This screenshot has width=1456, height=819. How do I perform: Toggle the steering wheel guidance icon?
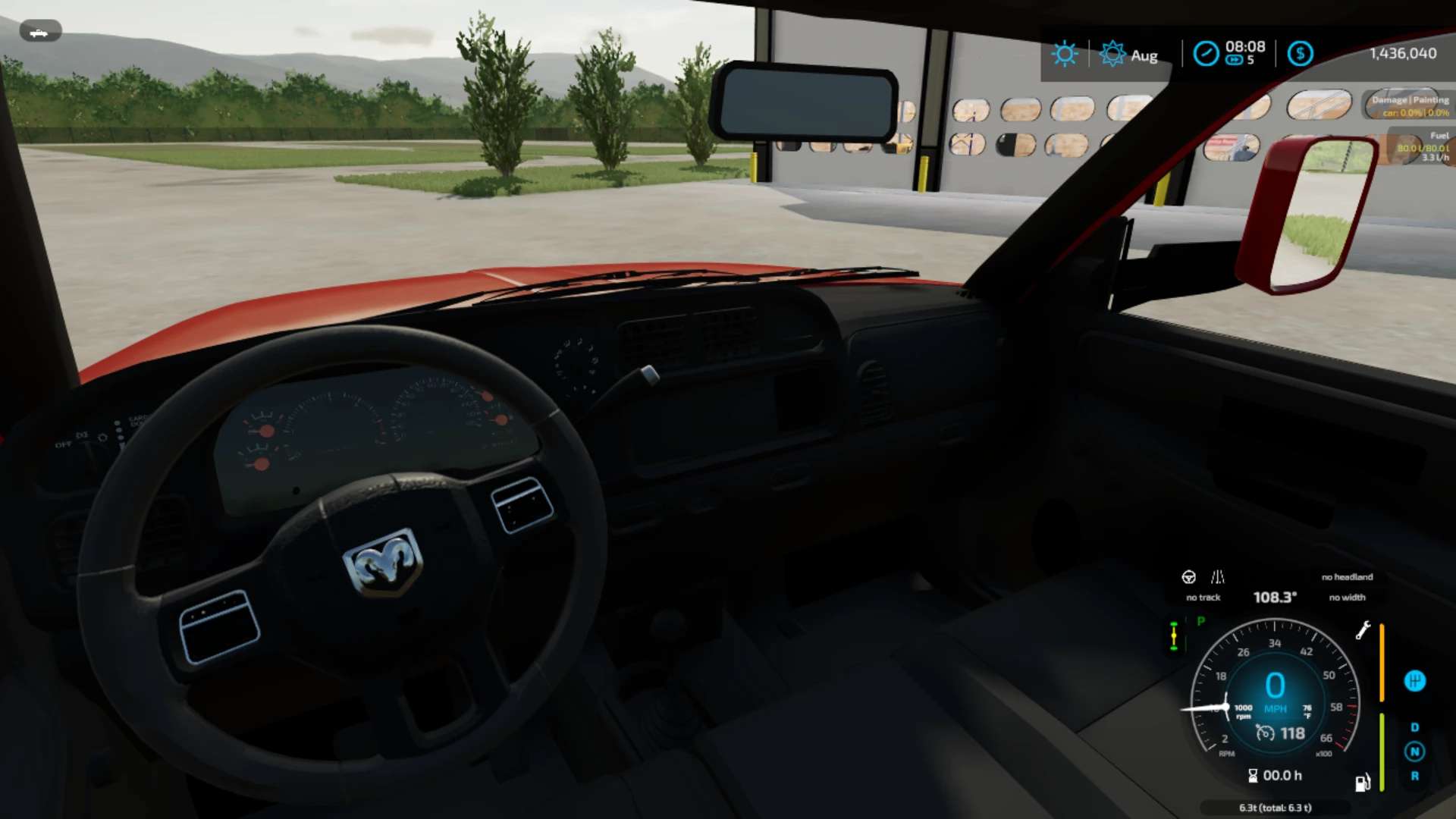coord(1188,577)
